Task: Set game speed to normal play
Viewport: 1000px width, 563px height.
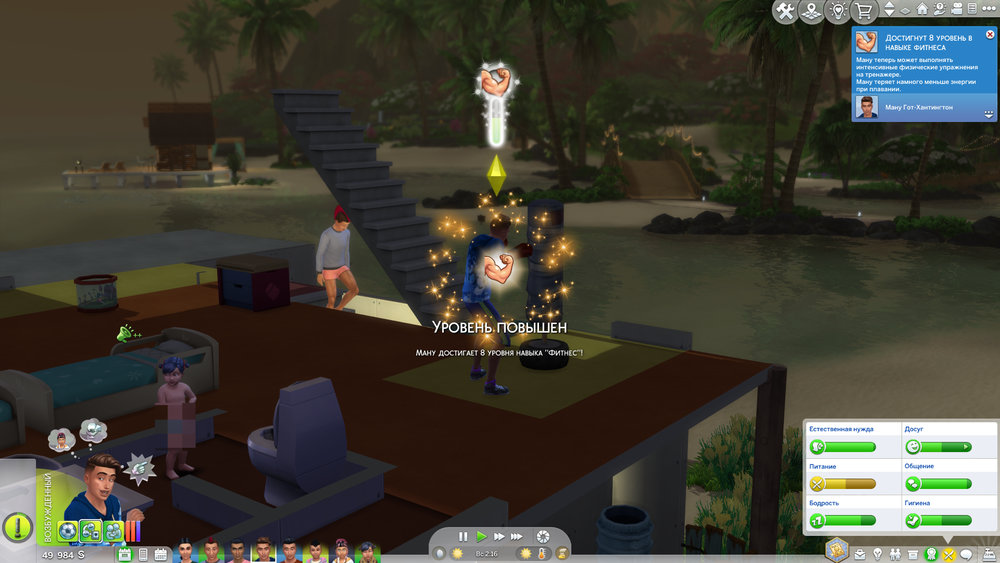Action: click(481, 536)
